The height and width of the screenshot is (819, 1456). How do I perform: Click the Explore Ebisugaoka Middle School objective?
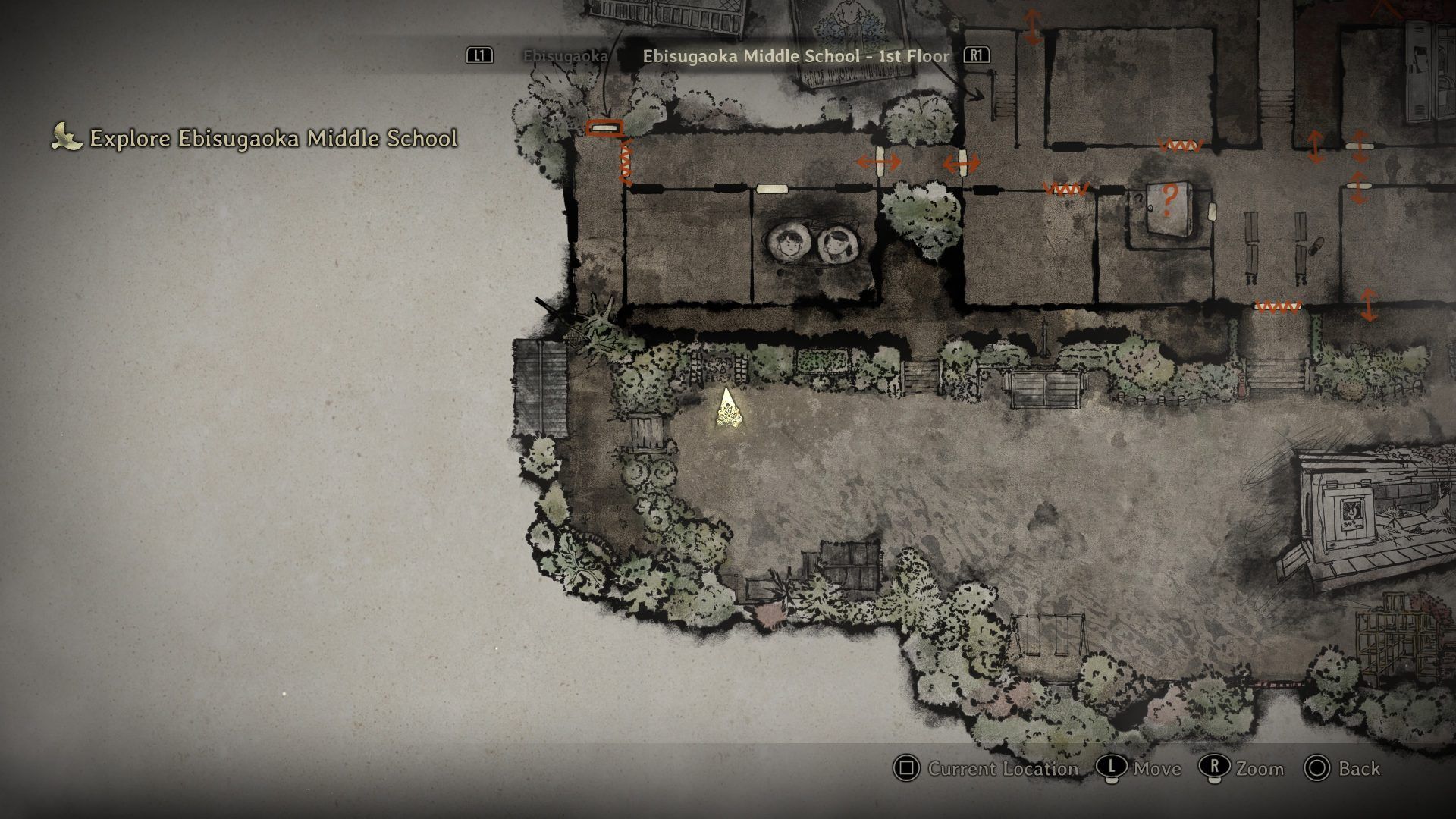[x=273, y=139]
